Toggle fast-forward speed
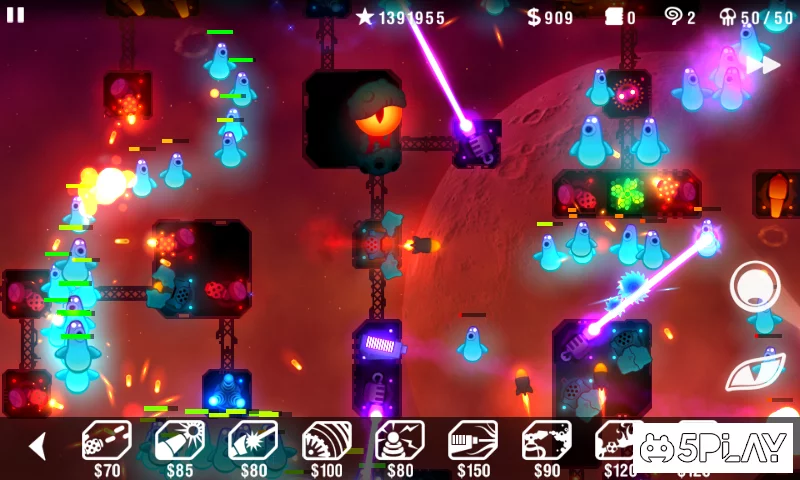This screenshot has width=800, height=480. [x=763, y=65]
